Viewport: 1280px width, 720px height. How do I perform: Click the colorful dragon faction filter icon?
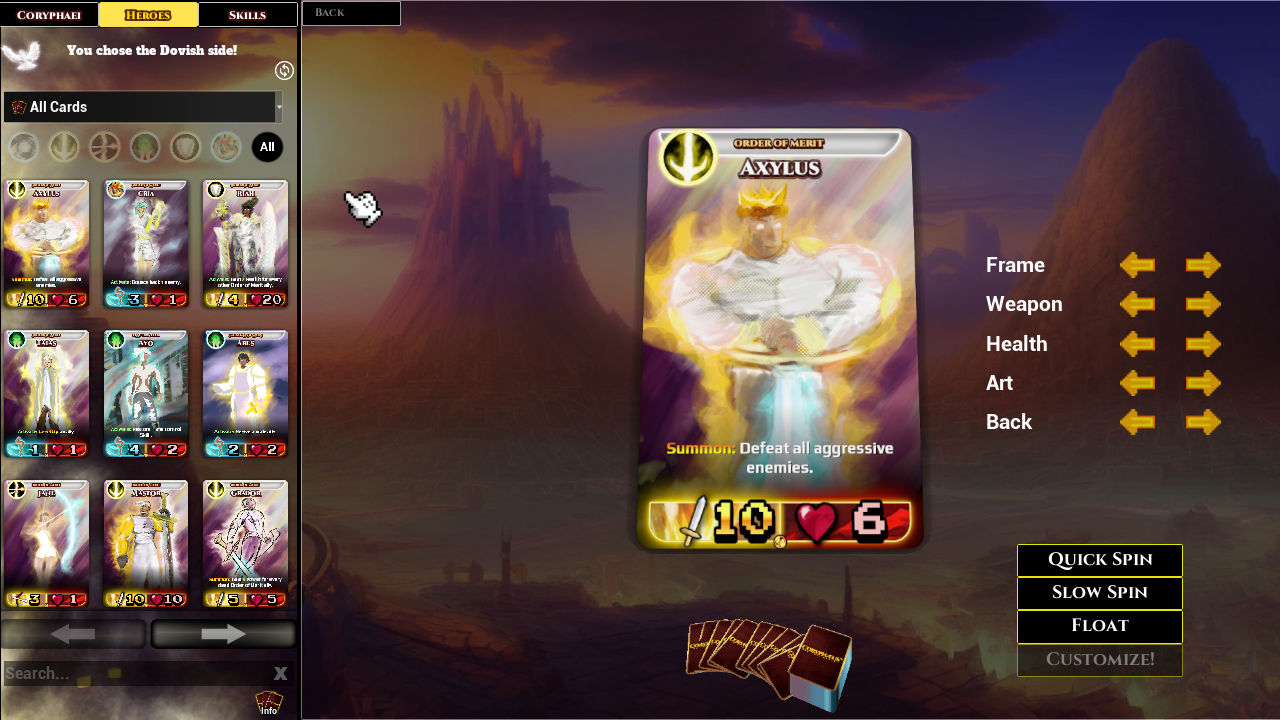coord(224,147)
